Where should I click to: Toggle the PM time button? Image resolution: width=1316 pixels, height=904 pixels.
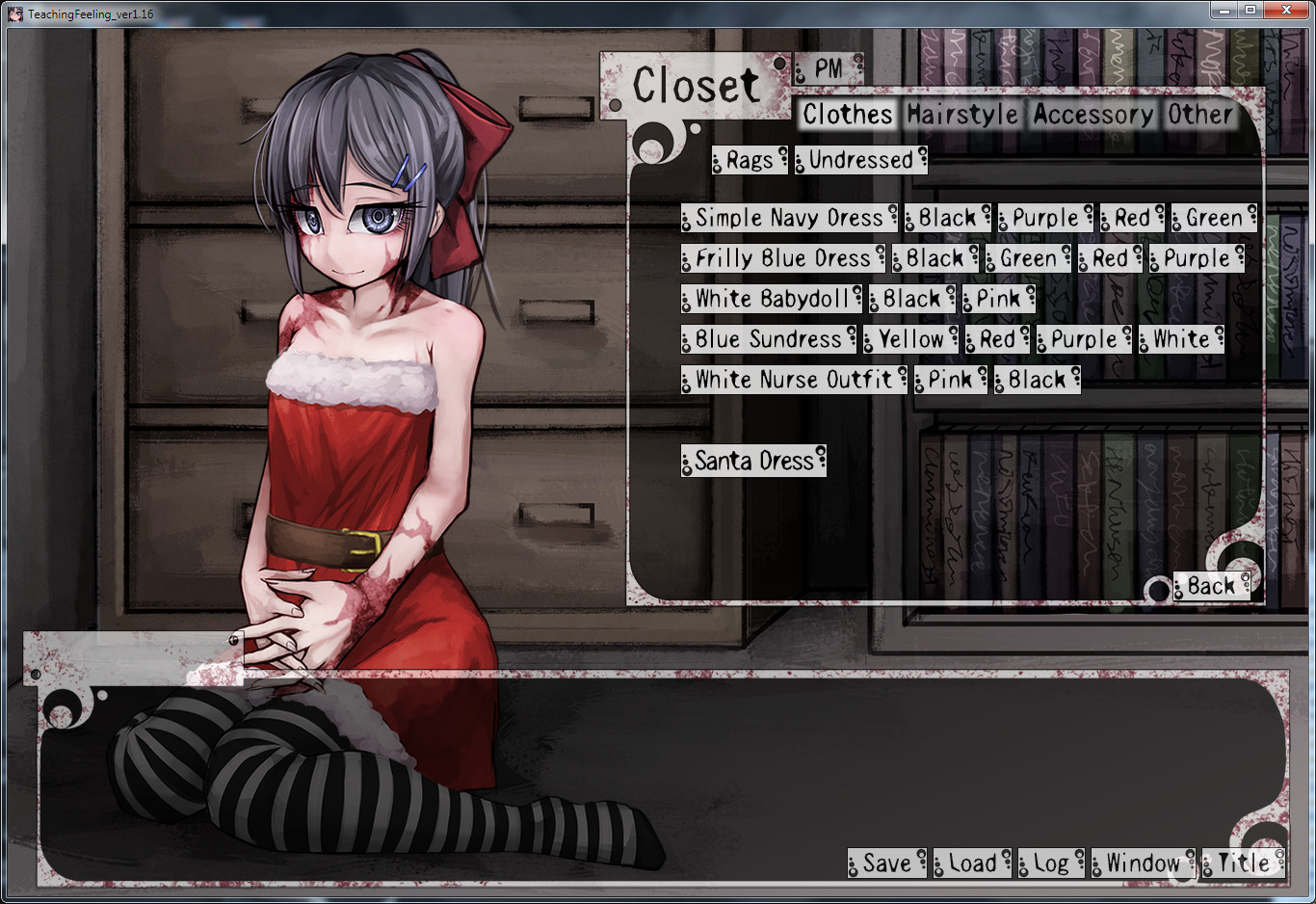click(x=829, y=68)
